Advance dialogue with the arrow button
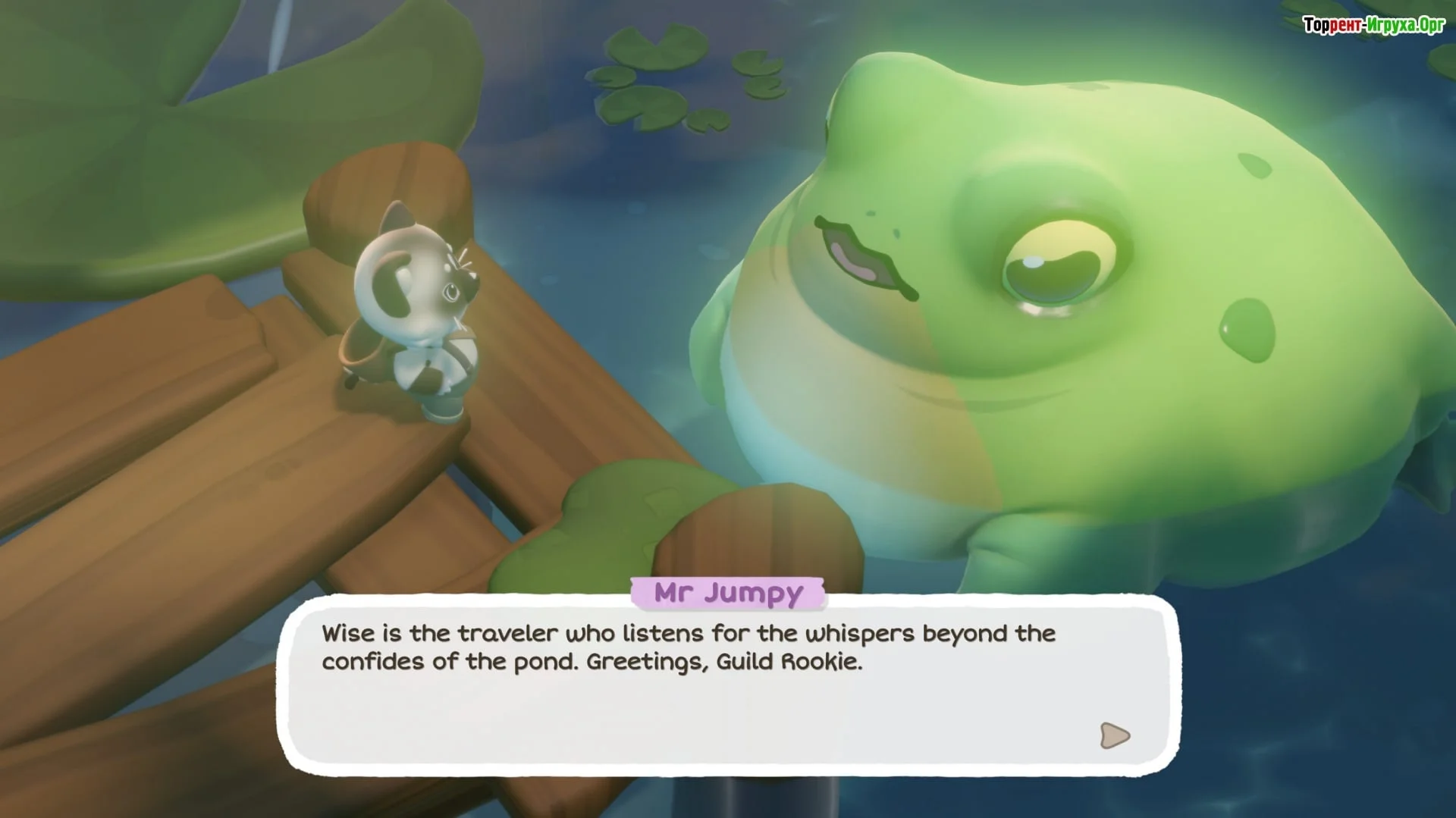The height and width of the screenshot is (818, 1456). point(1114,735)
